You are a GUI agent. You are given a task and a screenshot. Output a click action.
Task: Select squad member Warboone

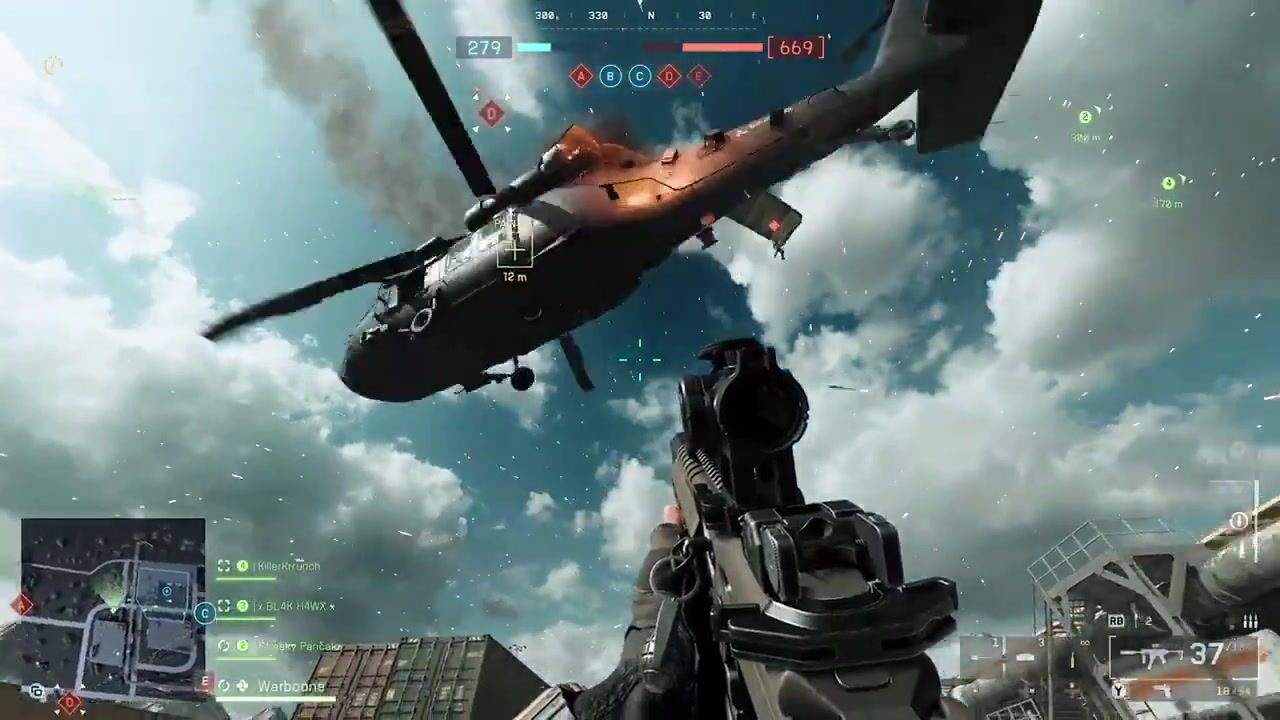click(x=290, y=686)
